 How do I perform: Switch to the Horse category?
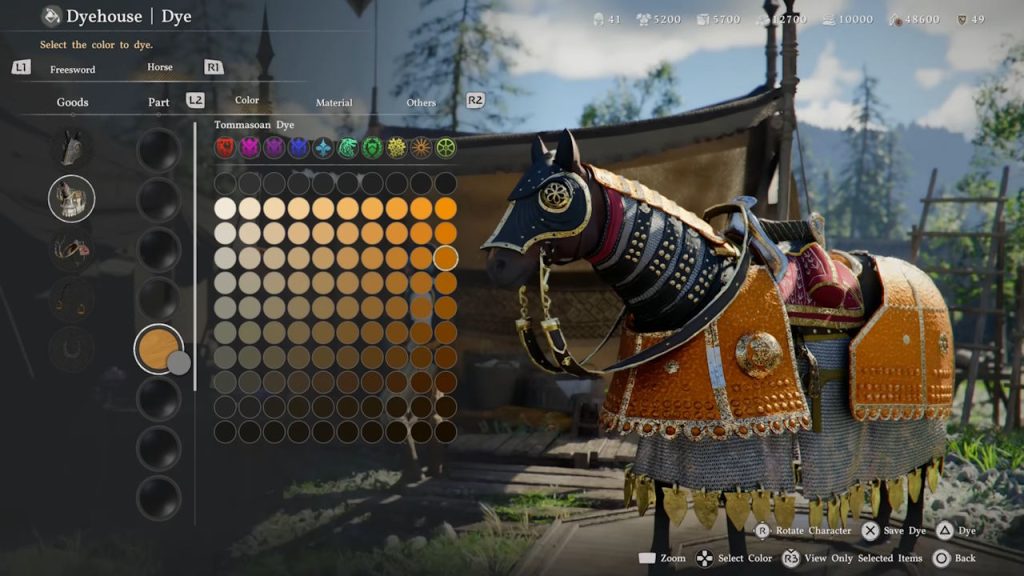[x=159, y=68]
